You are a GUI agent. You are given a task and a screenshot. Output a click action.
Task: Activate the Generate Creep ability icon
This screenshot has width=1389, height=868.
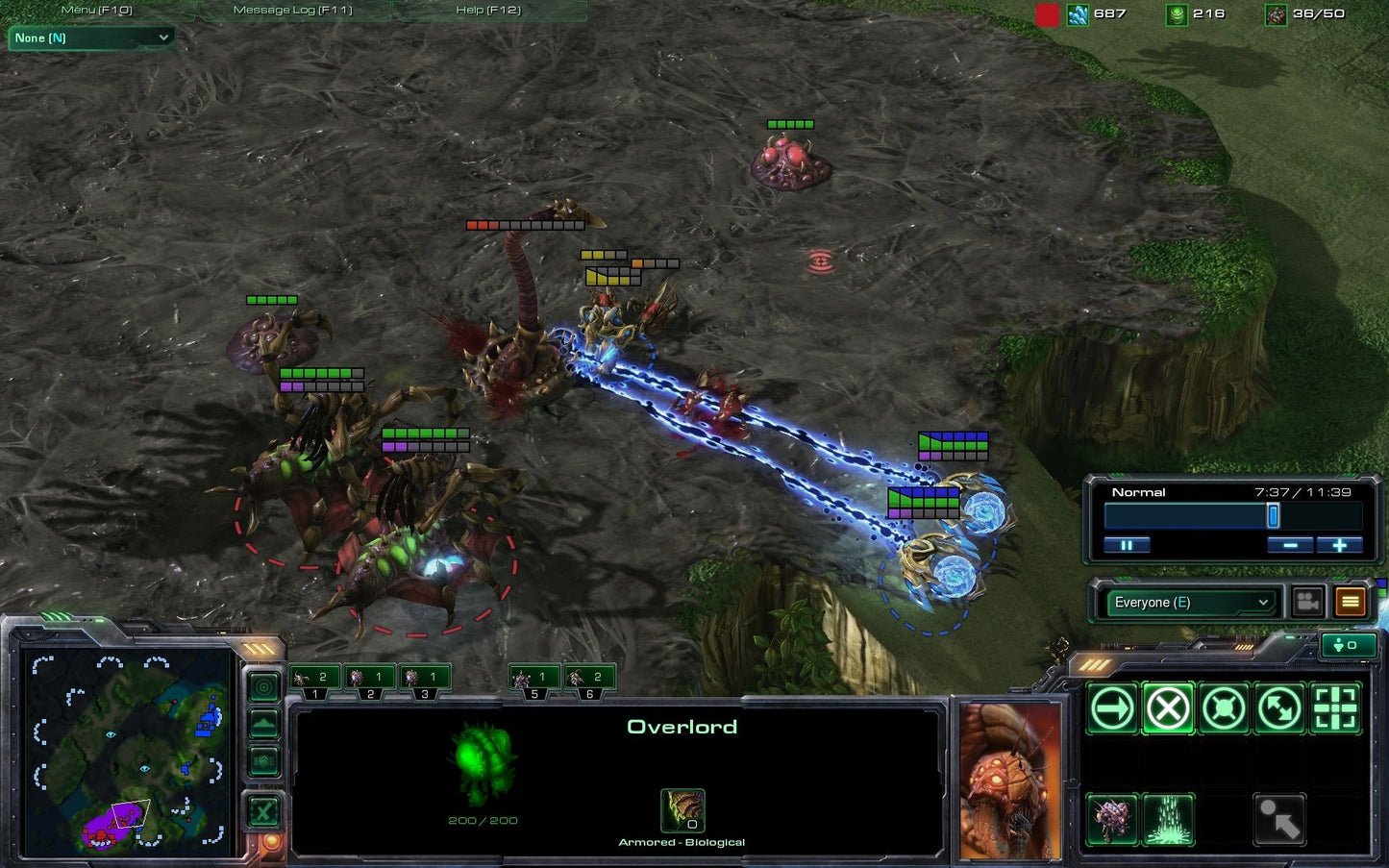tap(1168, 819)
